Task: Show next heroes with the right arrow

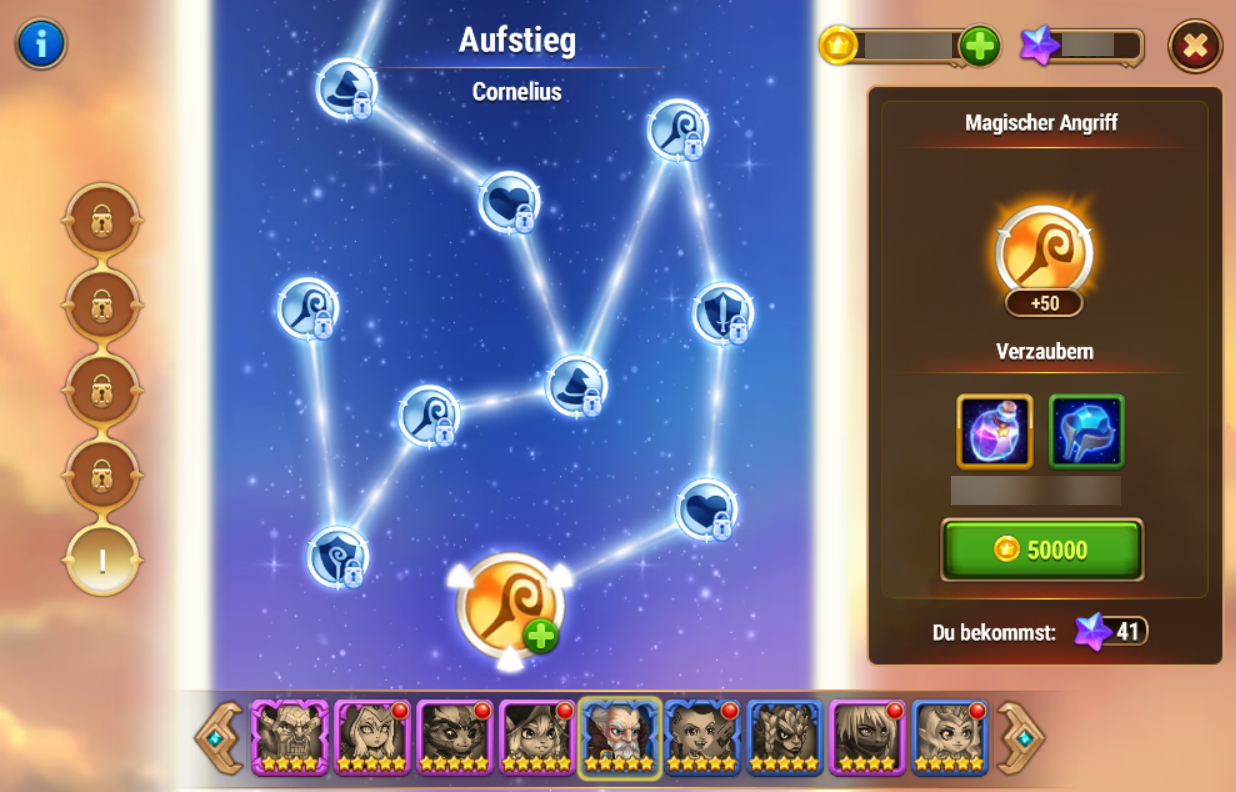Action: 1020,737
